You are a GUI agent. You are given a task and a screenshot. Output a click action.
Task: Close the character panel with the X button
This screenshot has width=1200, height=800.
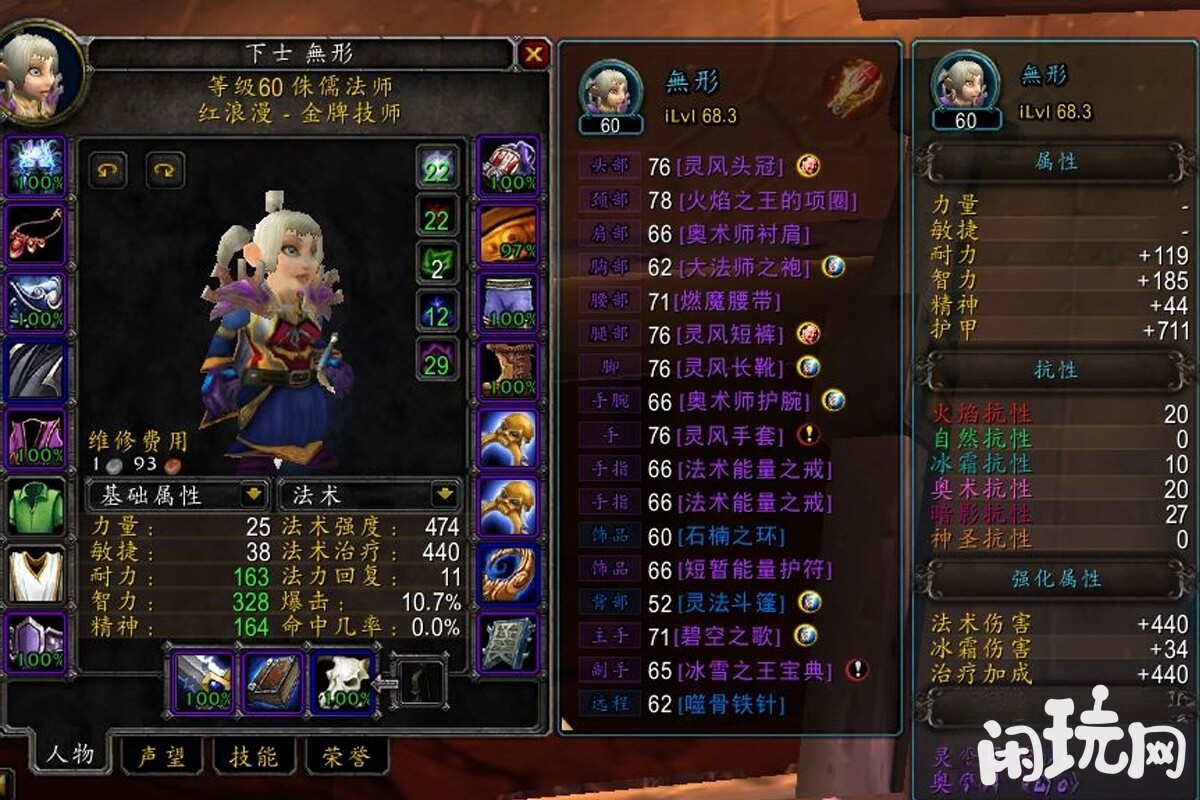tap(534, 54)
